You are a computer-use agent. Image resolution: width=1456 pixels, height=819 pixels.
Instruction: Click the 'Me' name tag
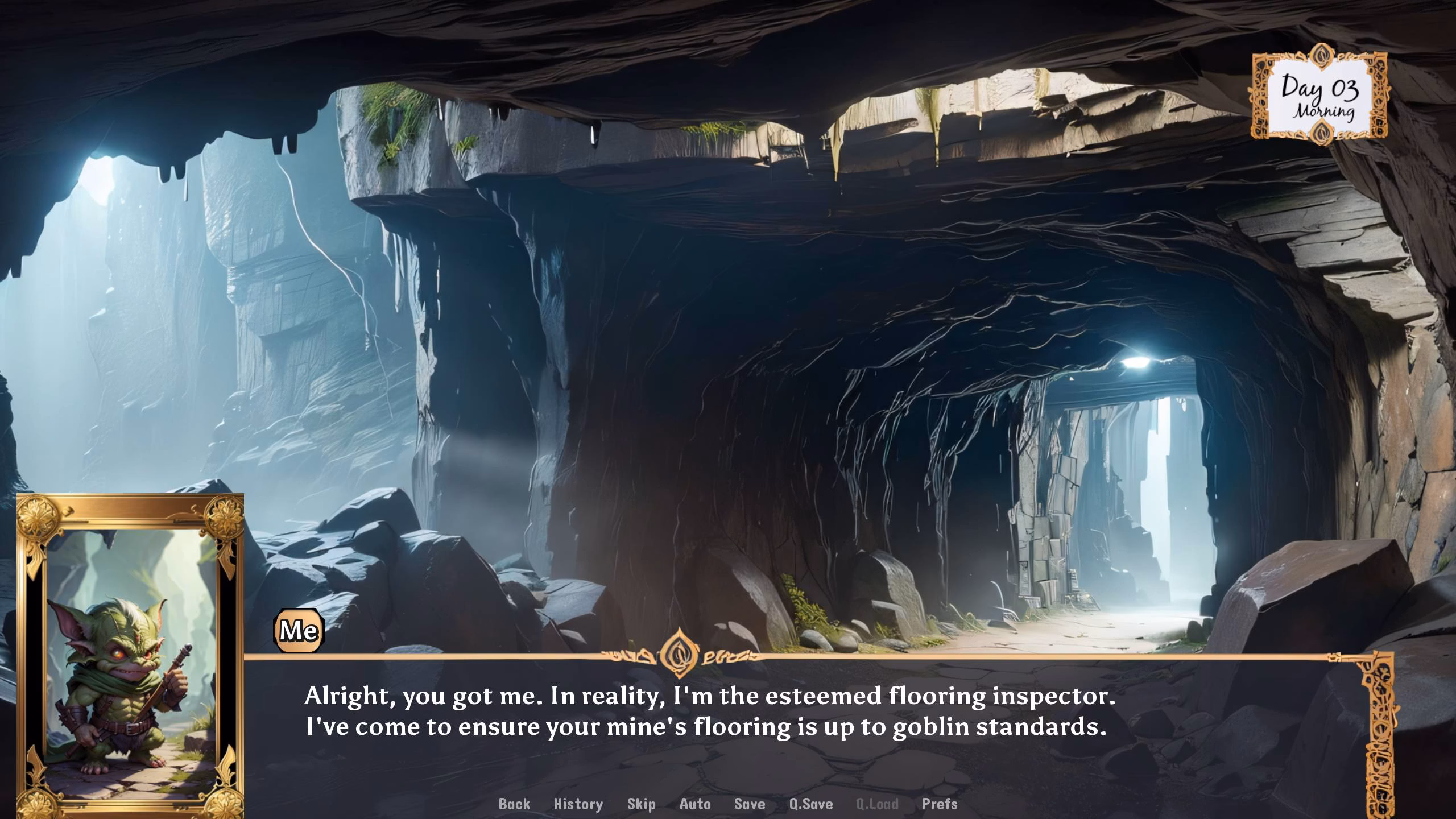coord(300,629)
